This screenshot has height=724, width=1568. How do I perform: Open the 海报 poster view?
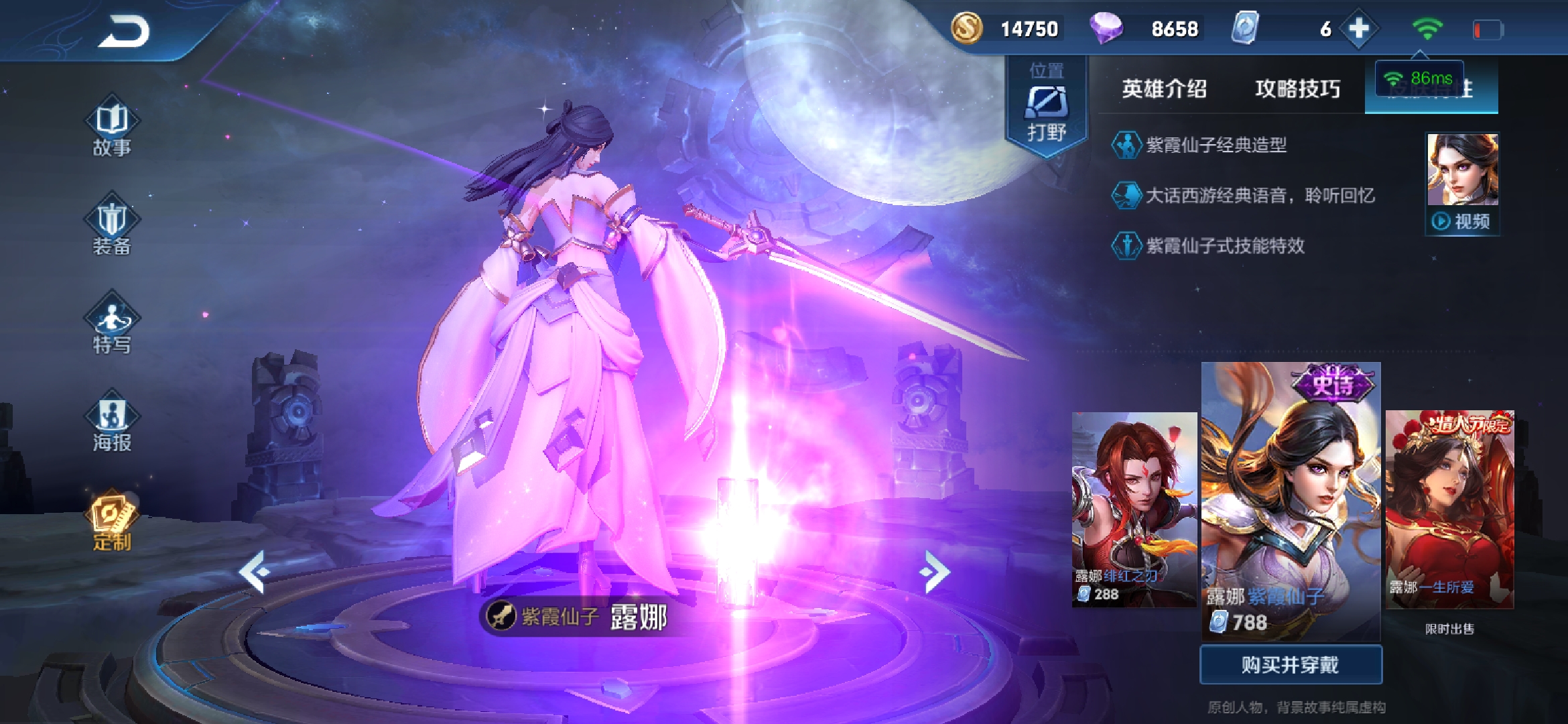(x=112, y=424)
